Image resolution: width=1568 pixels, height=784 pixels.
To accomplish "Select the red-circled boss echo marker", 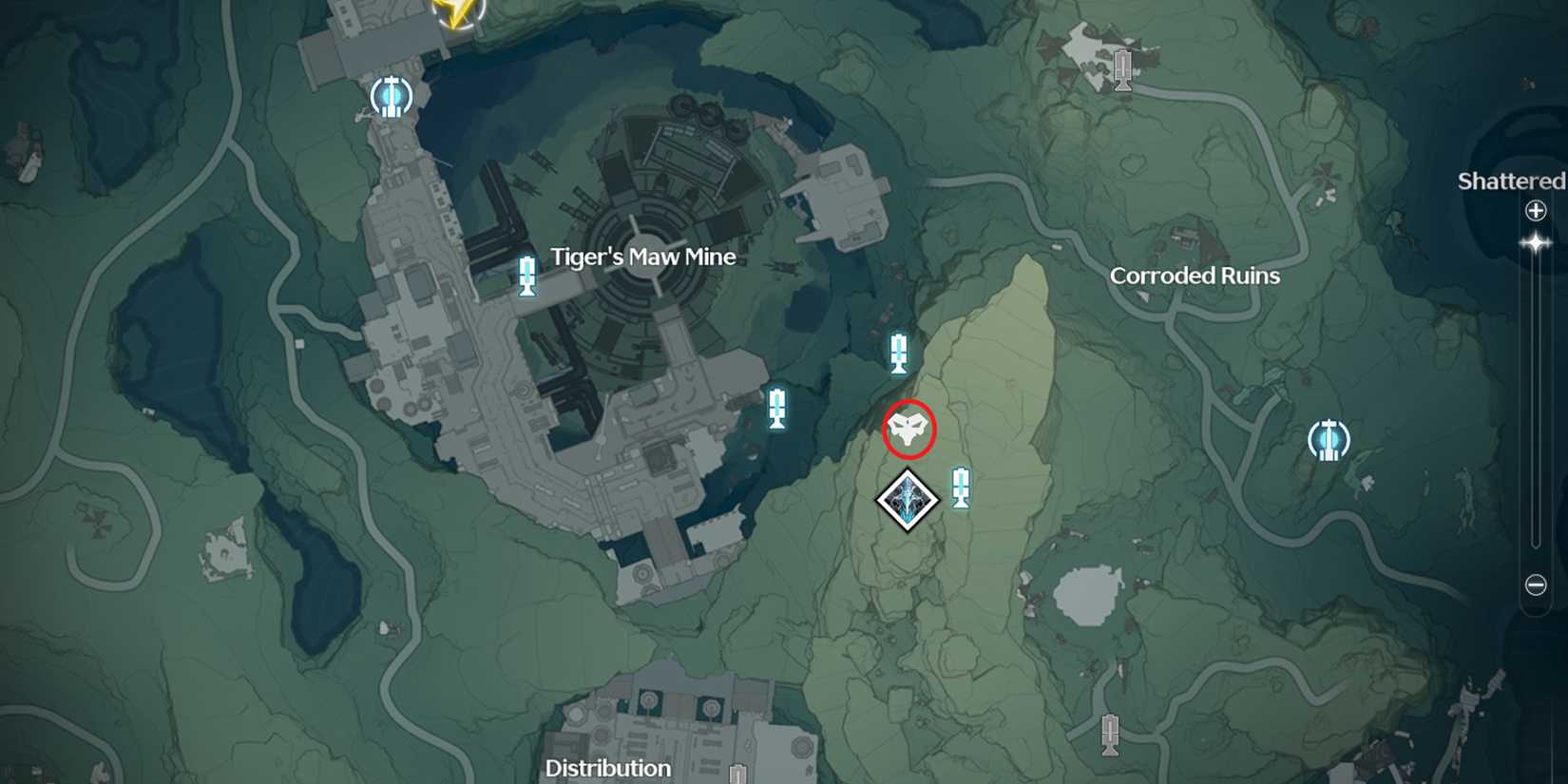I will coord(909,429).
